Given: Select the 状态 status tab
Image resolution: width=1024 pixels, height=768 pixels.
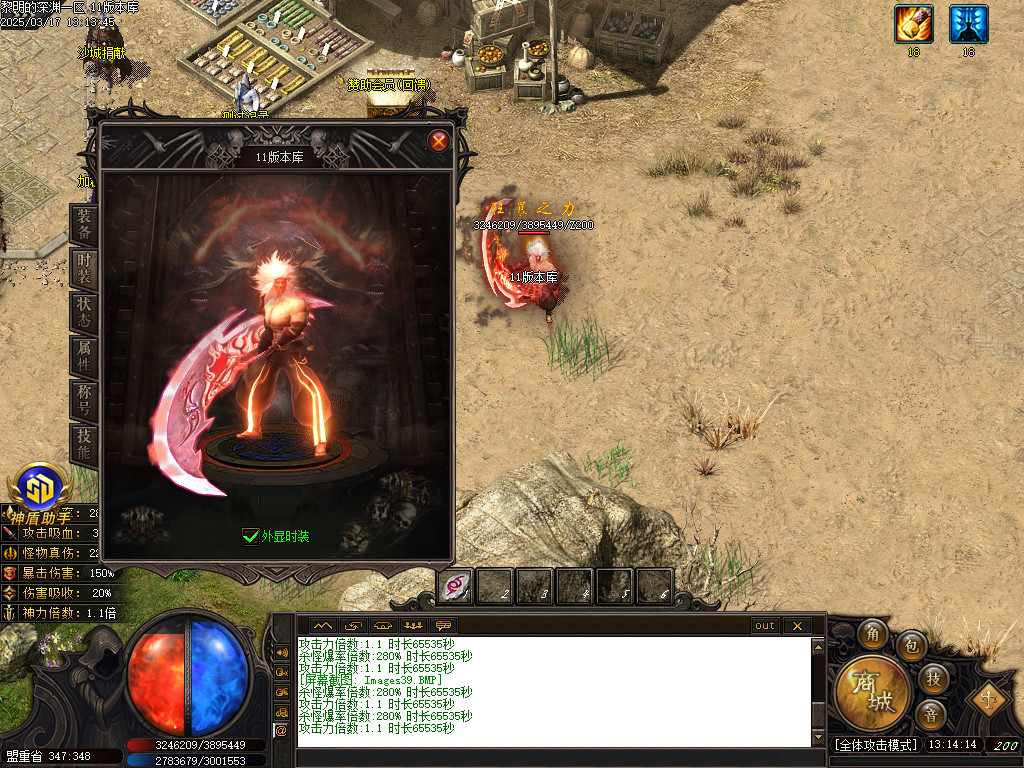Looking at the screenshot, I should [85, 312].
